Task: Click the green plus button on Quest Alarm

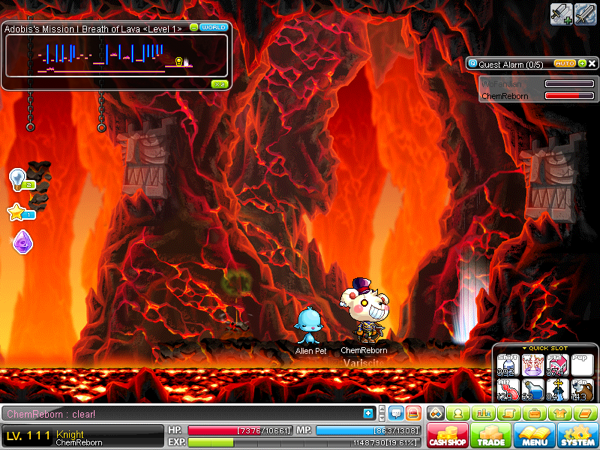Action: coord(582,63)
